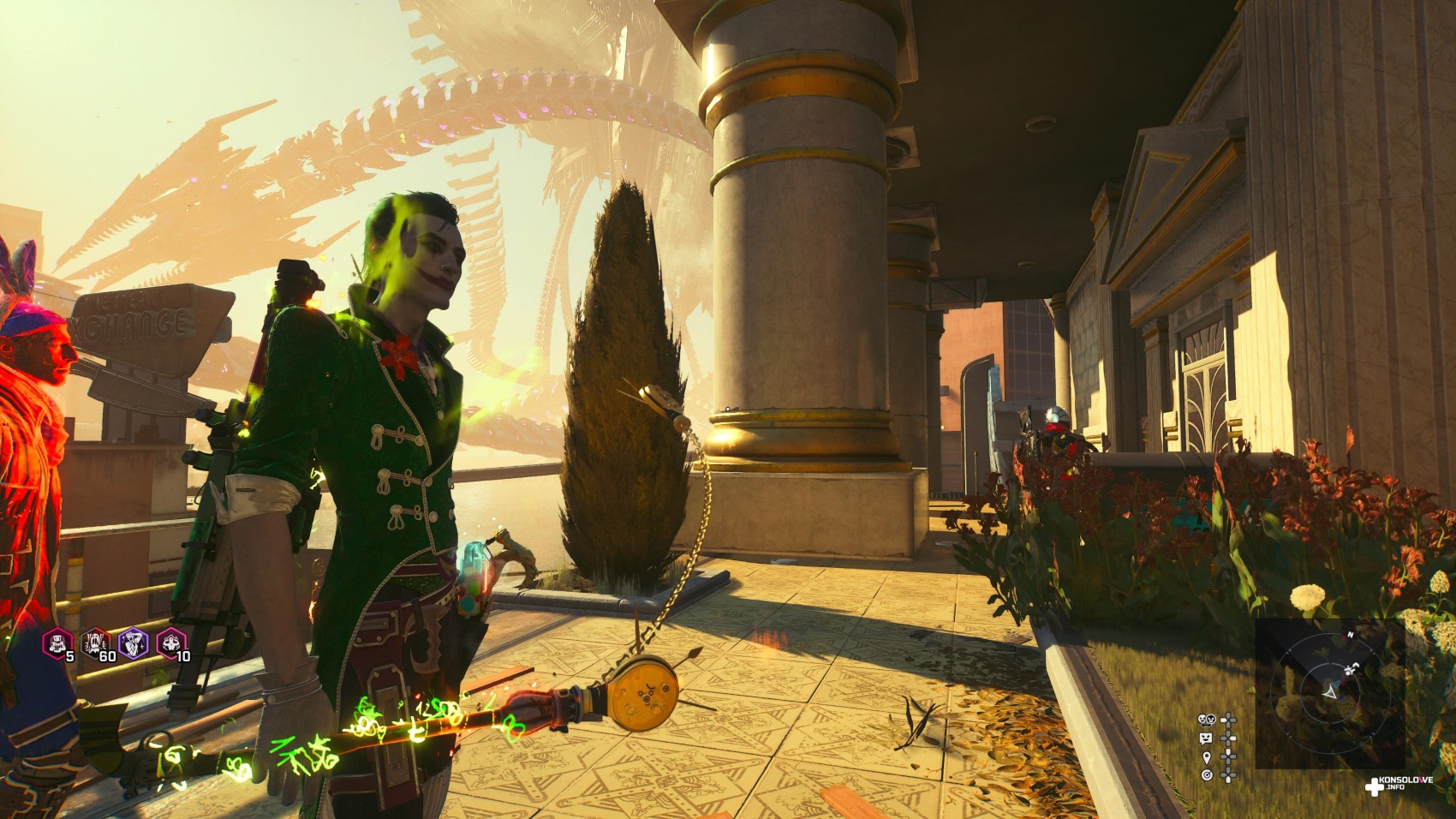Viewport: 1456px width, 819px height.
Task: Select the bullseye target icon
Action: pos(1207,775)
